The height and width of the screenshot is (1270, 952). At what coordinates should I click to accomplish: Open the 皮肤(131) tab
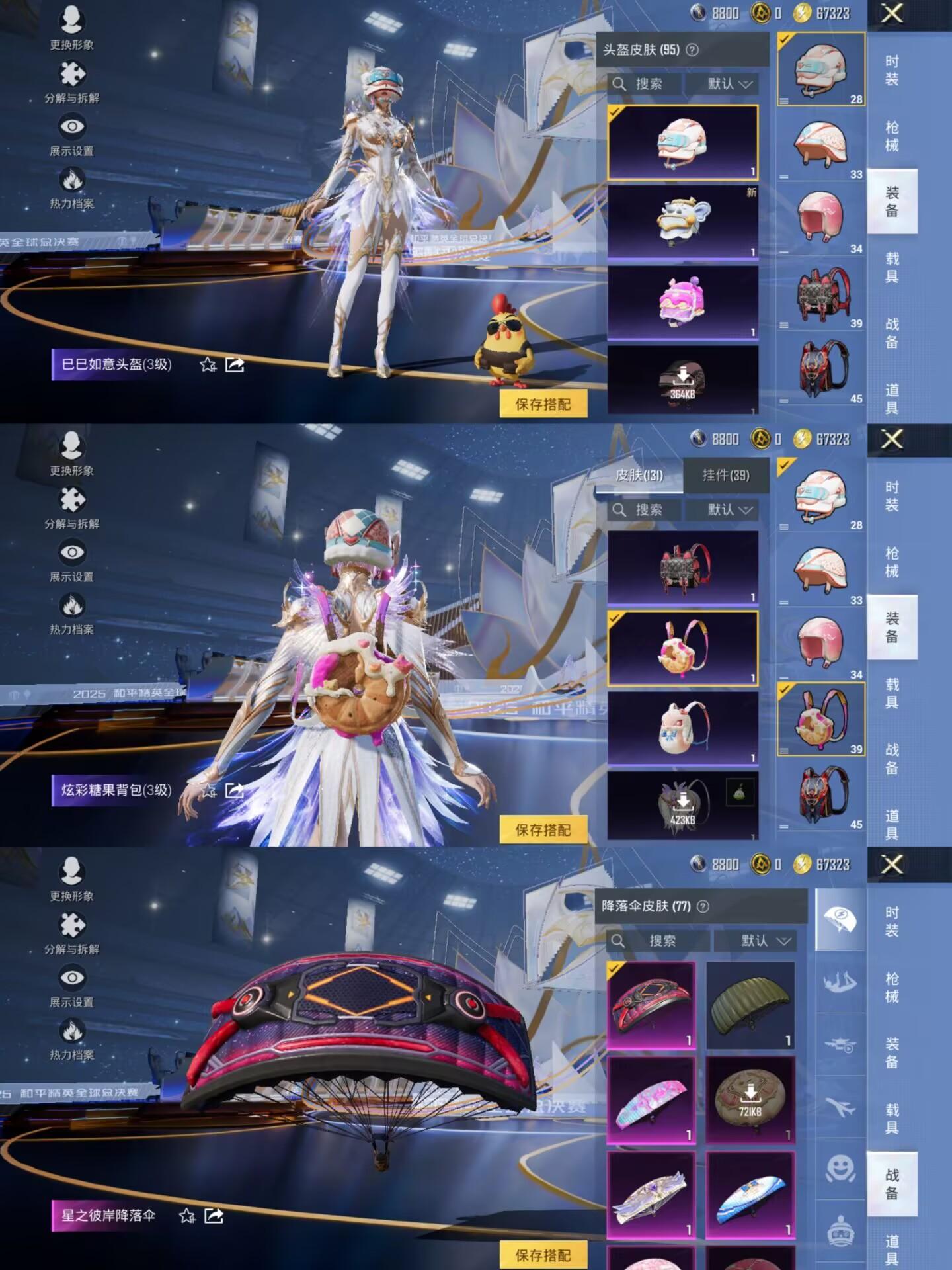(x=639, y=475)
